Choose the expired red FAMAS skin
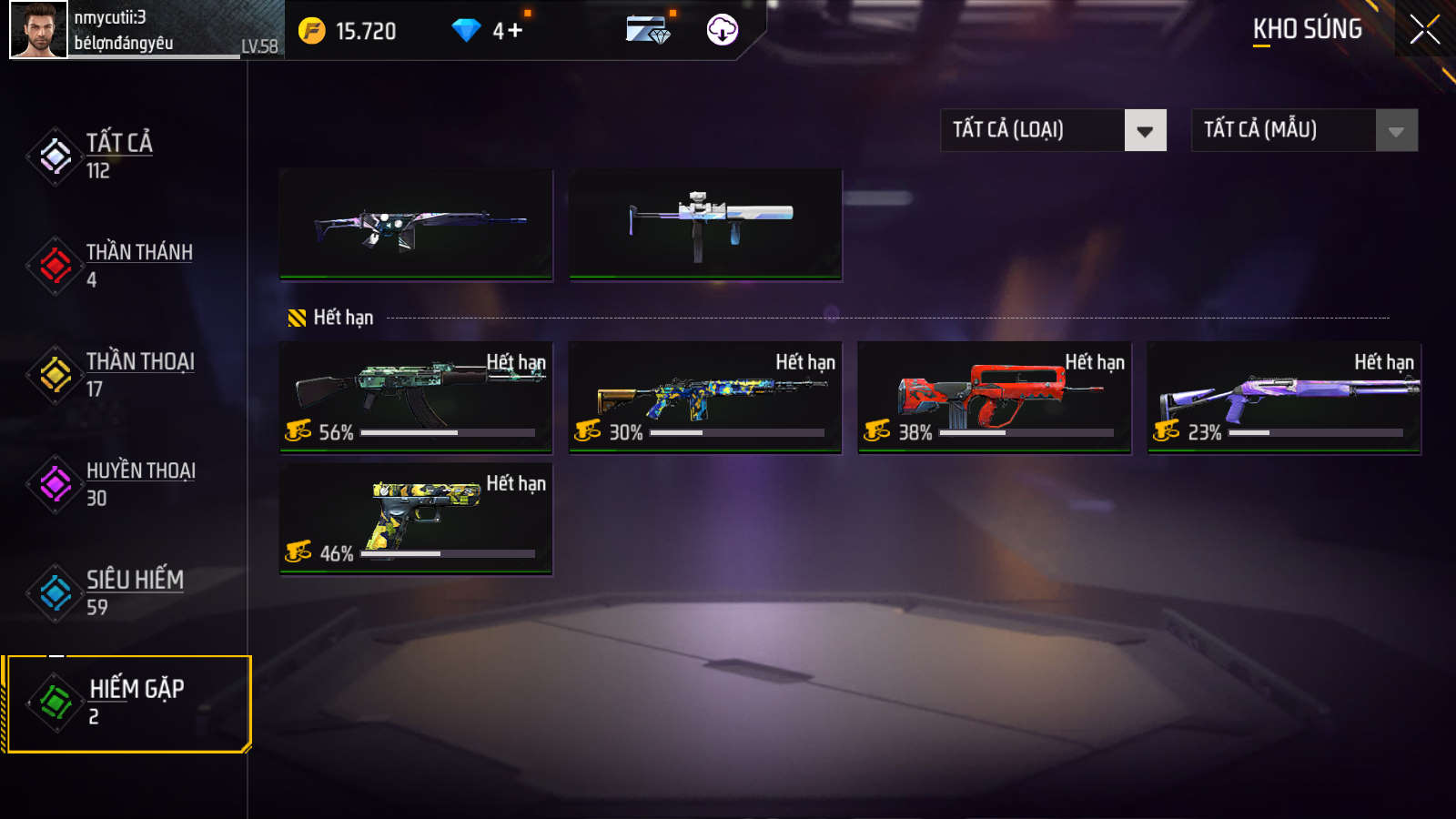The image size is (1456, 819). click(x=995, y=397)
